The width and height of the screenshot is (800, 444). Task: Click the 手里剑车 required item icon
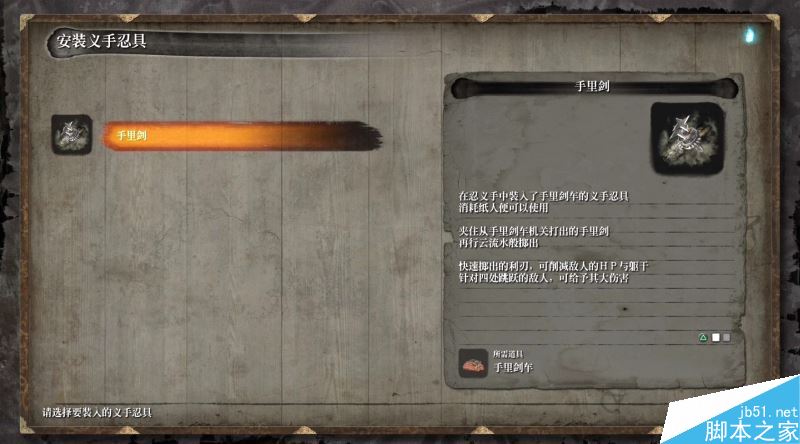[473, 362]
